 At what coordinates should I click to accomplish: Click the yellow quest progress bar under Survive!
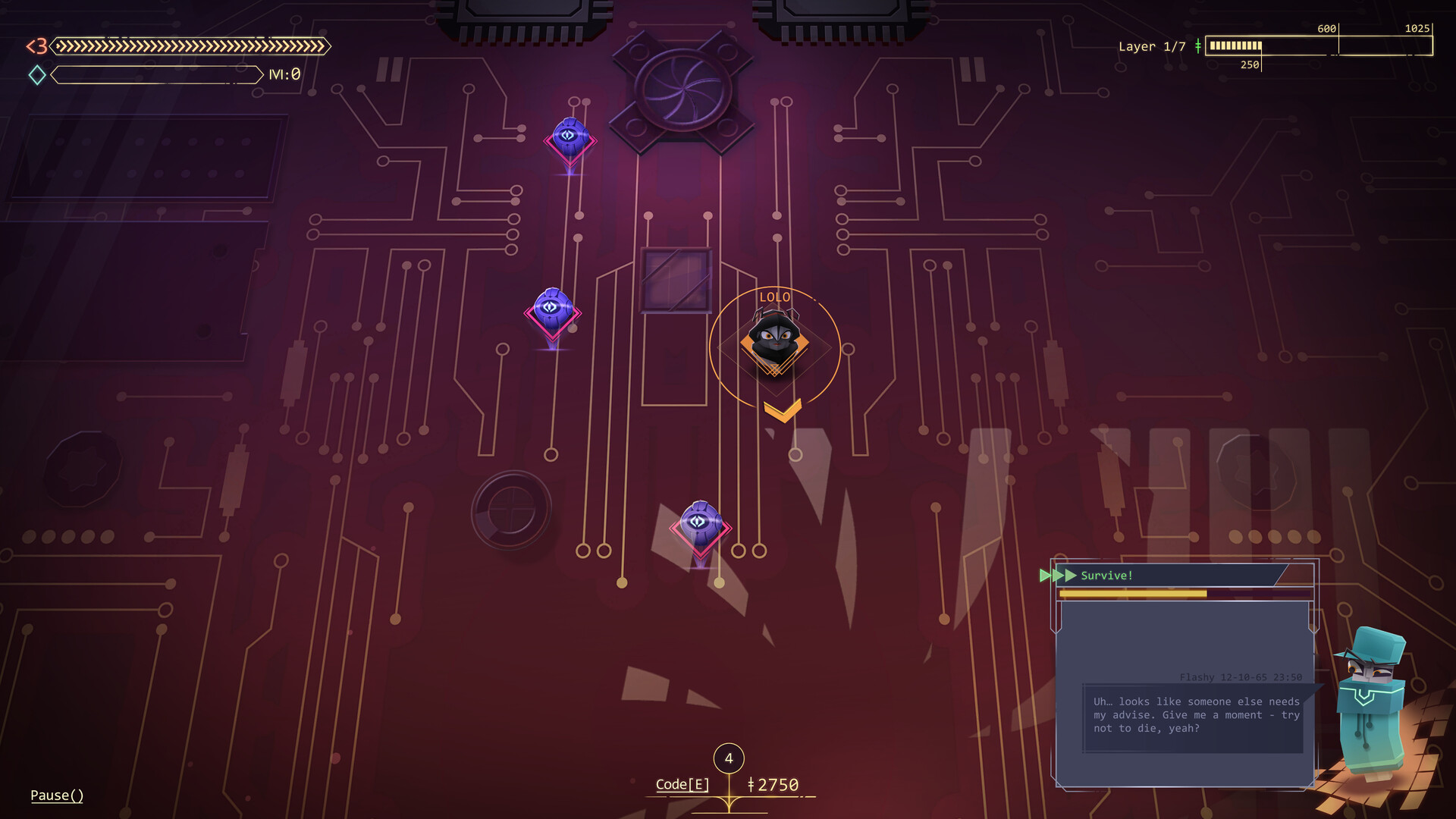1133,592
